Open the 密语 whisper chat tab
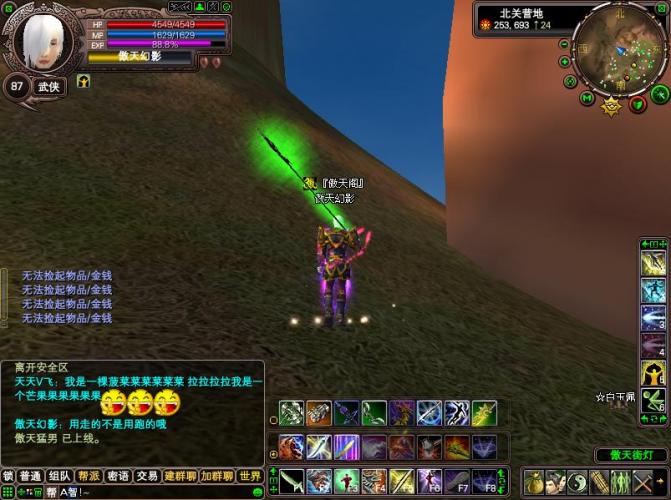 [x=118, y=476]
